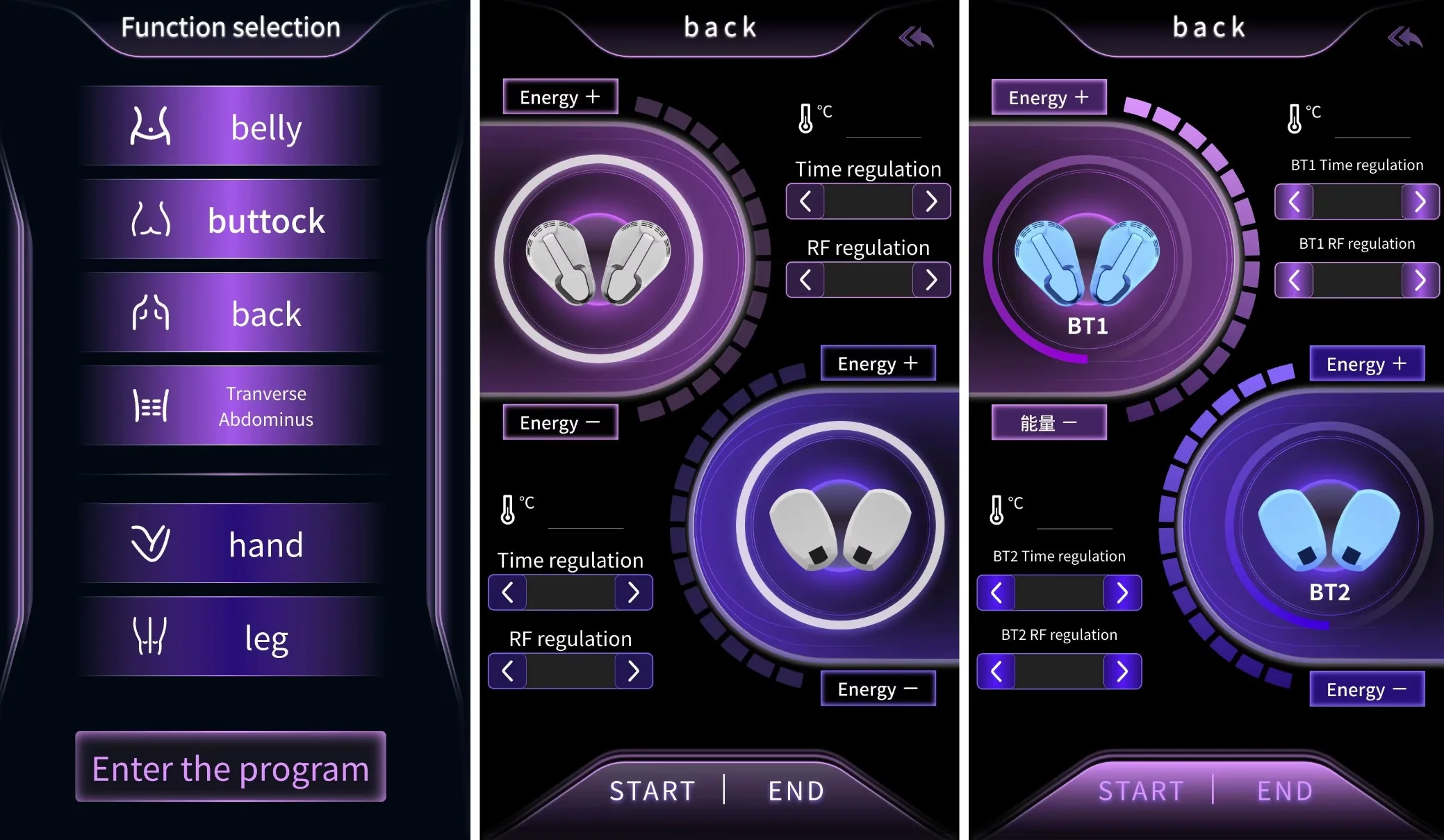This screenshot has height=840, width=1444.
Task: Choose the buttock function entry
Action: pyautogui.click(x=231, y=220)
